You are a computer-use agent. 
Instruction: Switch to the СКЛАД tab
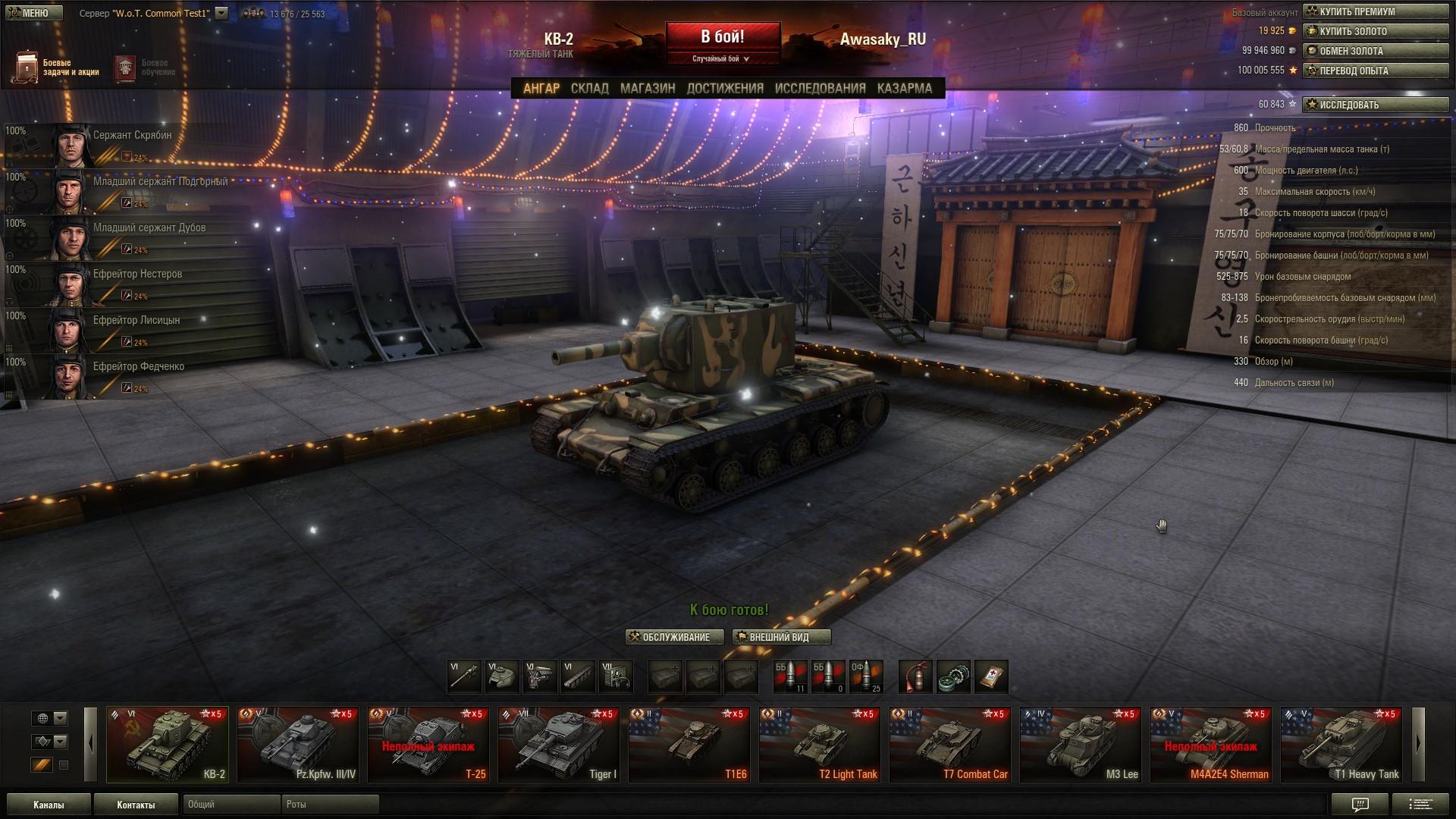(x=589, y=88)
